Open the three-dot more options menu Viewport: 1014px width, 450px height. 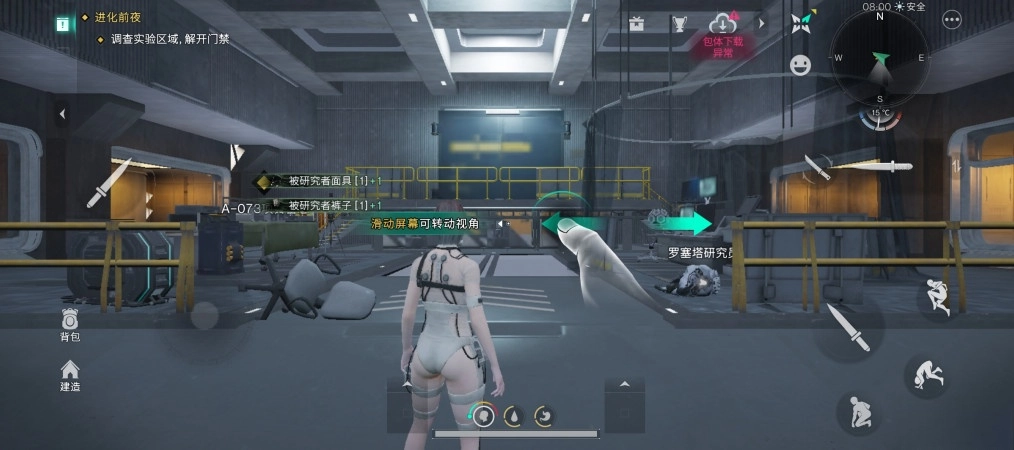pos(951,19)
